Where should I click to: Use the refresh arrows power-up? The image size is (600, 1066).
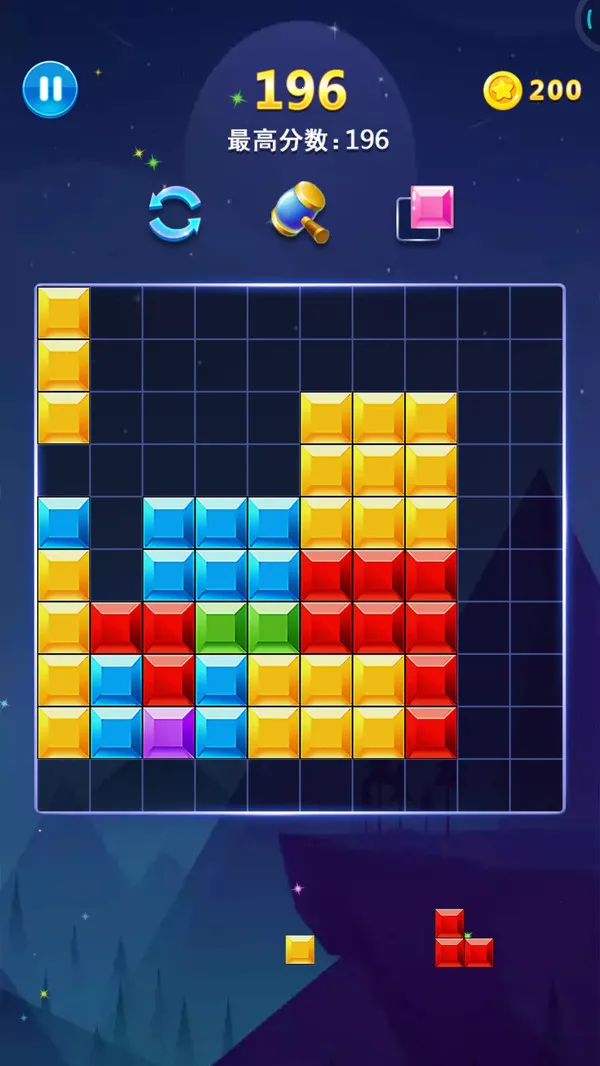175,213
